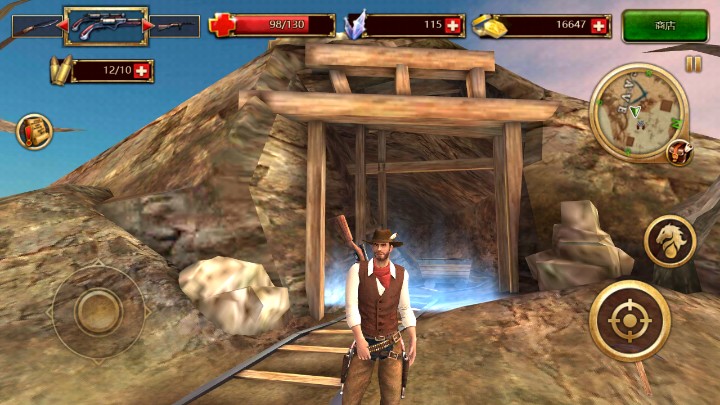Tap the virtual movement joystick
Image resolution: width=720 pixels, height=405 pixels.
(98, 311)
